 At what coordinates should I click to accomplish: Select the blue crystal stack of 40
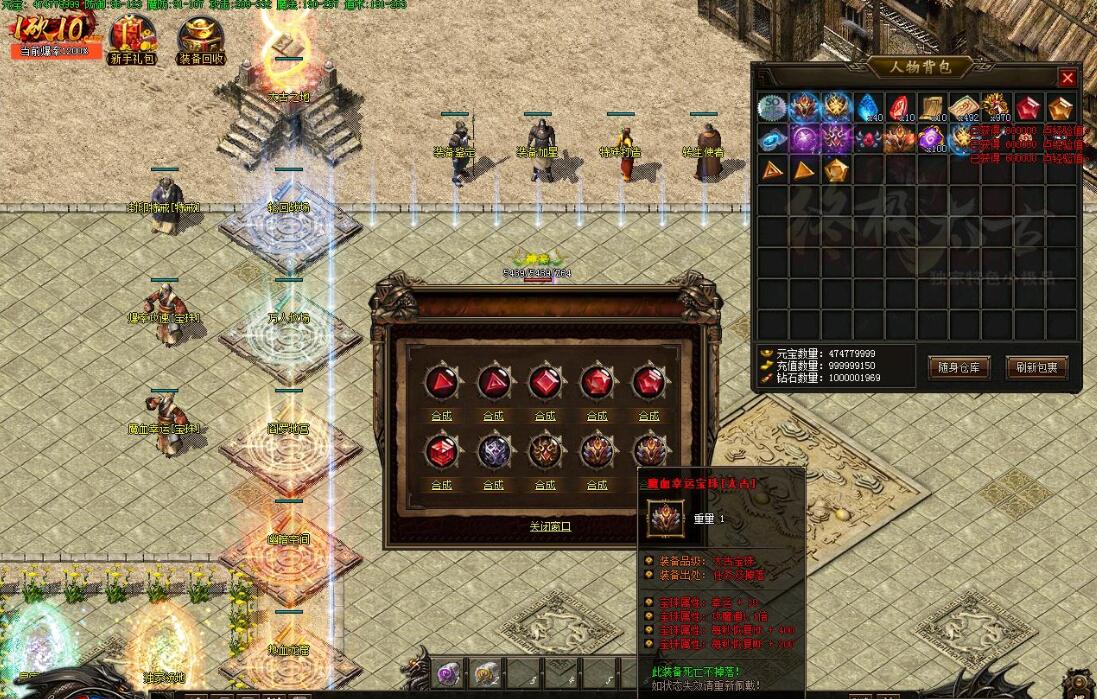click(868, 108)
